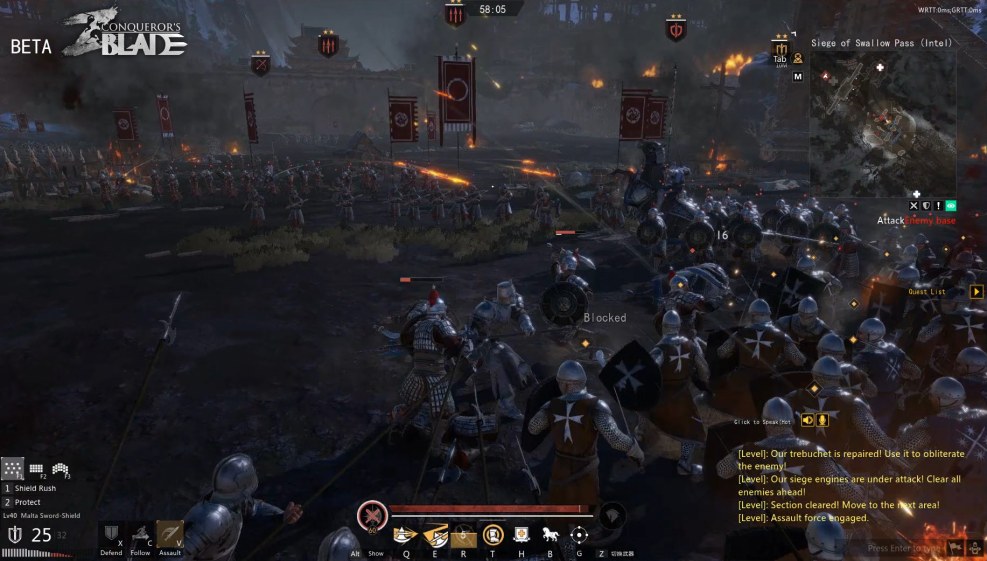Activate the Q axe strike skill
987x561 pixels.
tap(406, 535)
